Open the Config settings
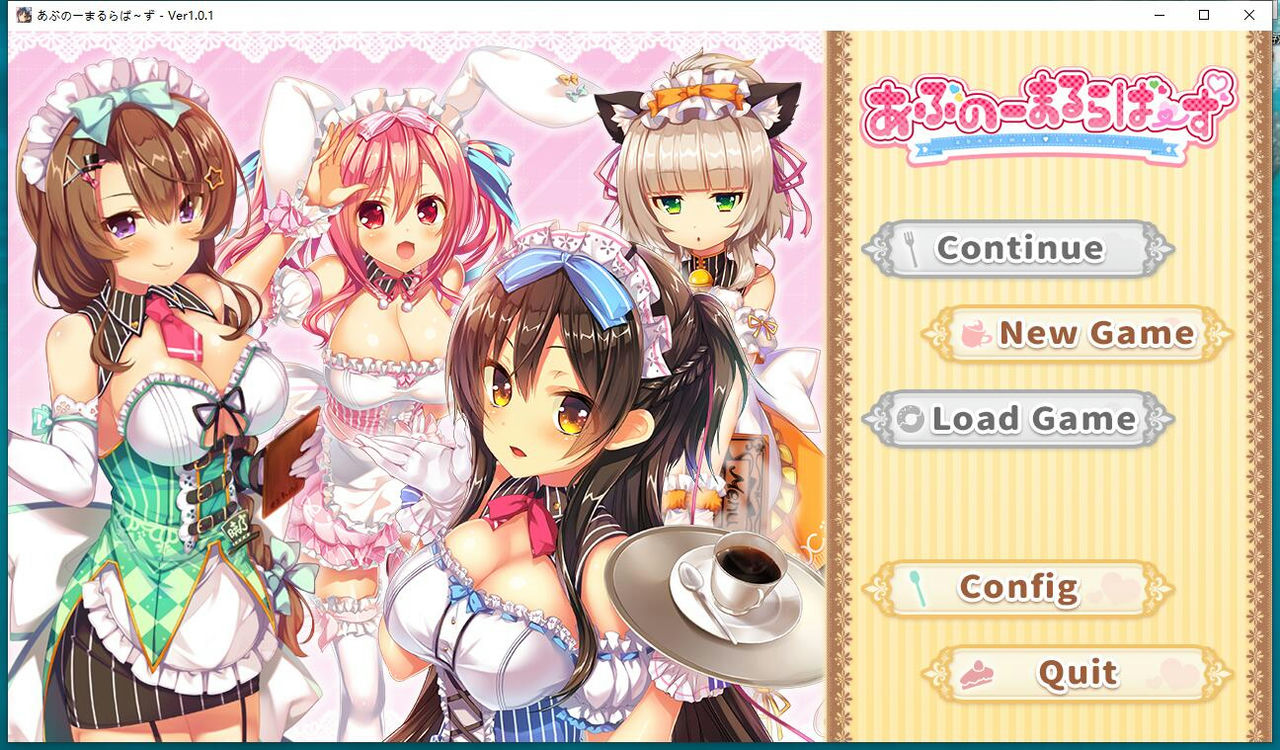This screenshot has height=750, width=1280. coord(1020,586)
